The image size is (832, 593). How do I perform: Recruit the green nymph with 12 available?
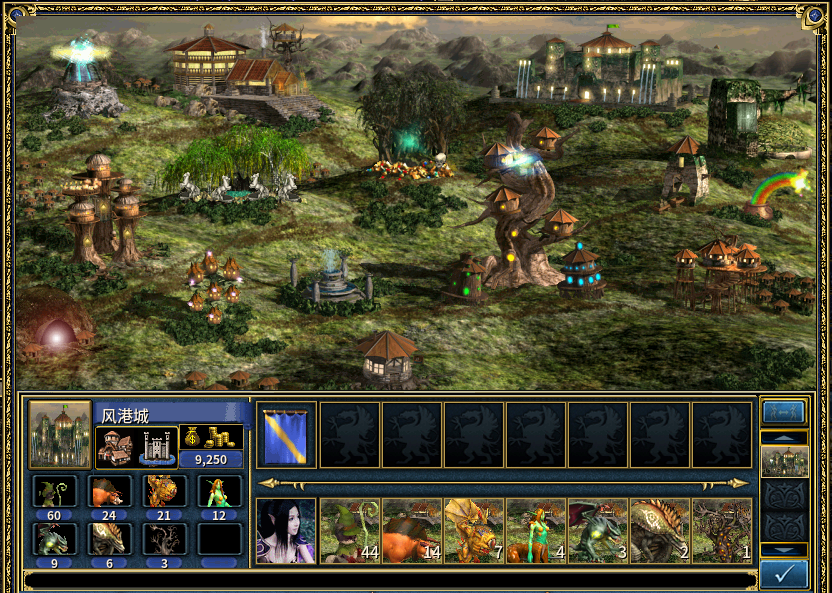(x=219, y=491)
